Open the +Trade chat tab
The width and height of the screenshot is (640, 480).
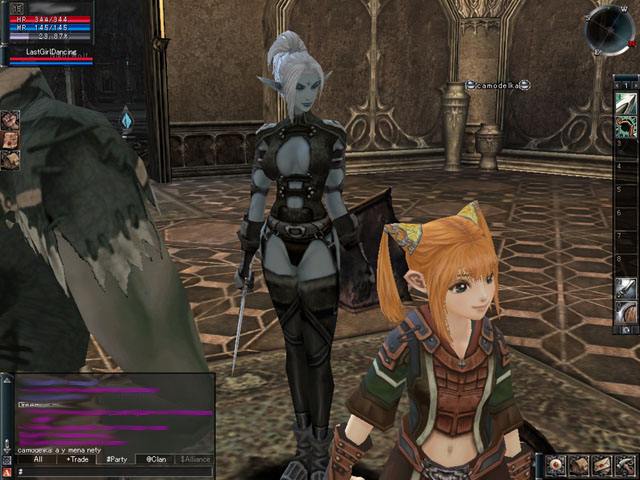click(x=76, y=459)
